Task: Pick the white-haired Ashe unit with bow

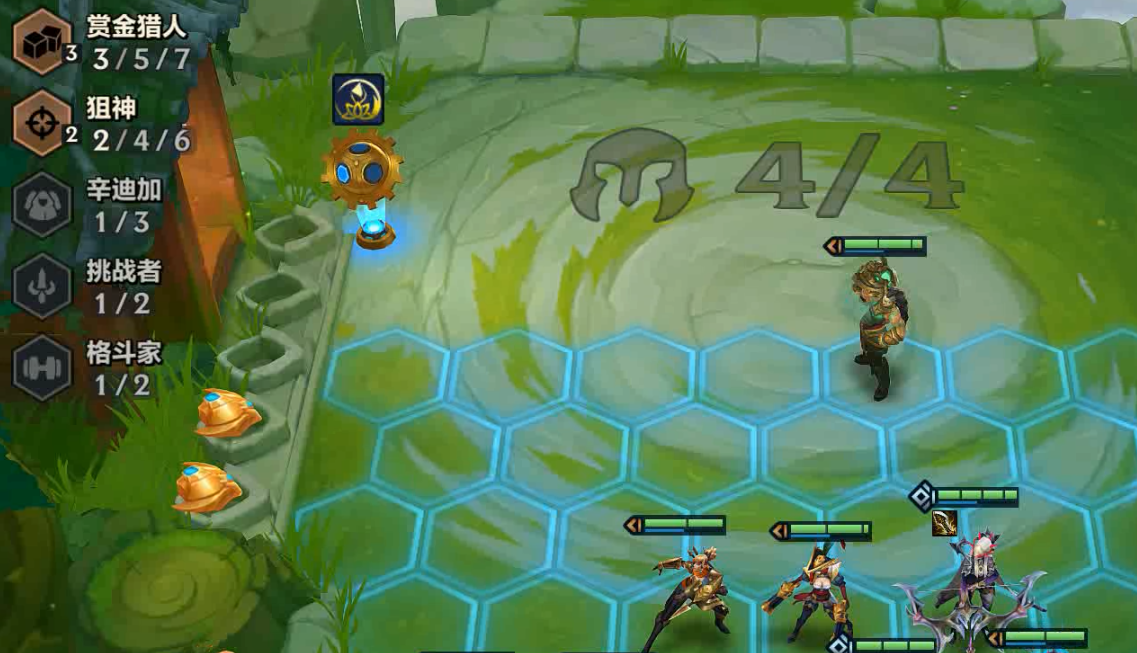Action: 970,590
